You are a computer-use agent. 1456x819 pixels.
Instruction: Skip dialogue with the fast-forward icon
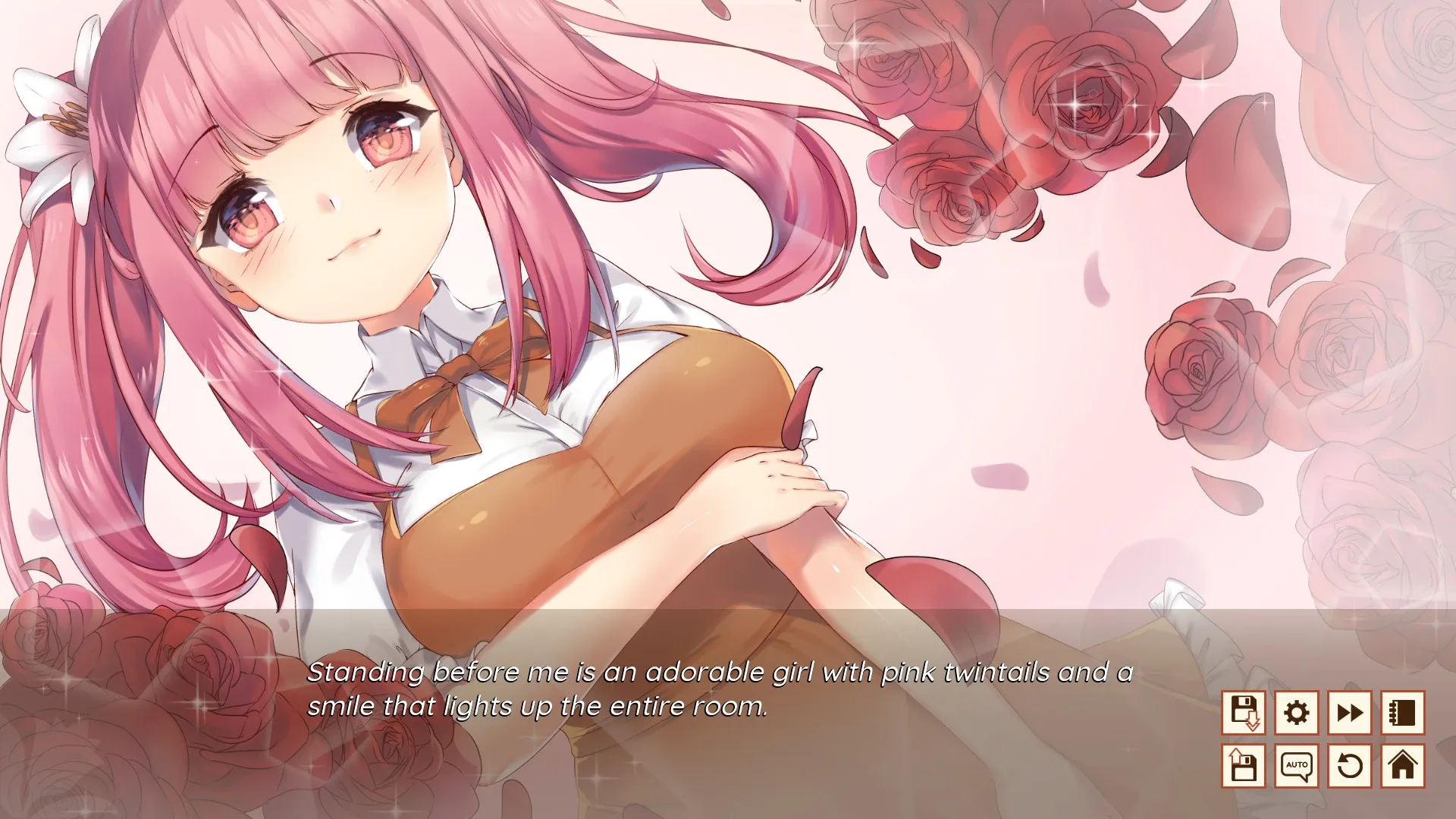coord(1350,712)
